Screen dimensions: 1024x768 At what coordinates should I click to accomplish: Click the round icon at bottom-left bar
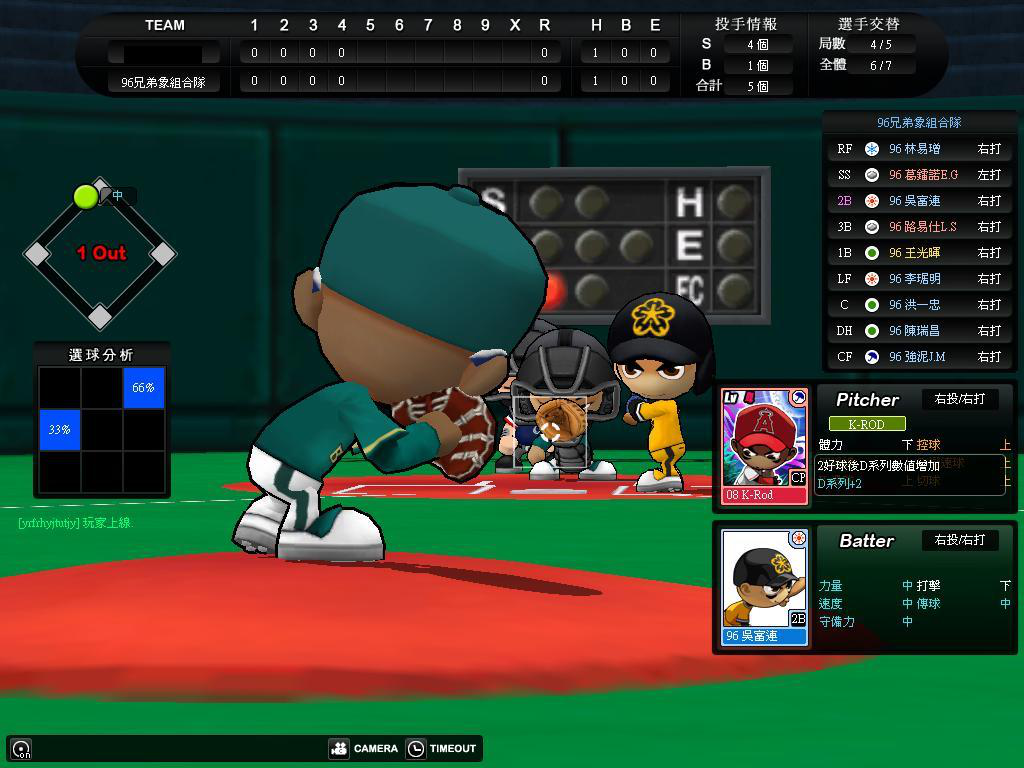click(x=21, y=749)
